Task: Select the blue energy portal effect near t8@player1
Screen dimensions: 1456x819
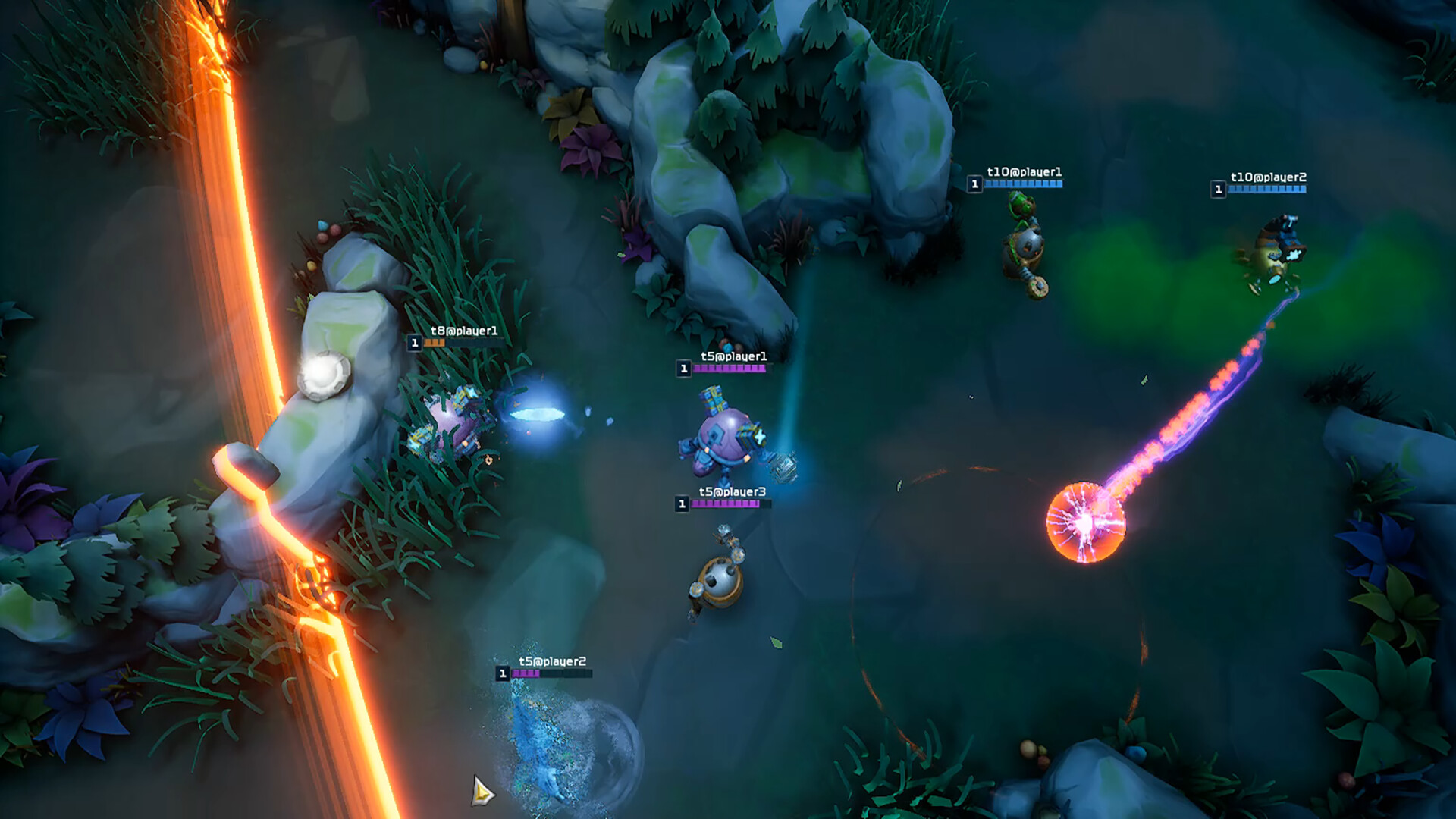Action: (x=538, y=413)
